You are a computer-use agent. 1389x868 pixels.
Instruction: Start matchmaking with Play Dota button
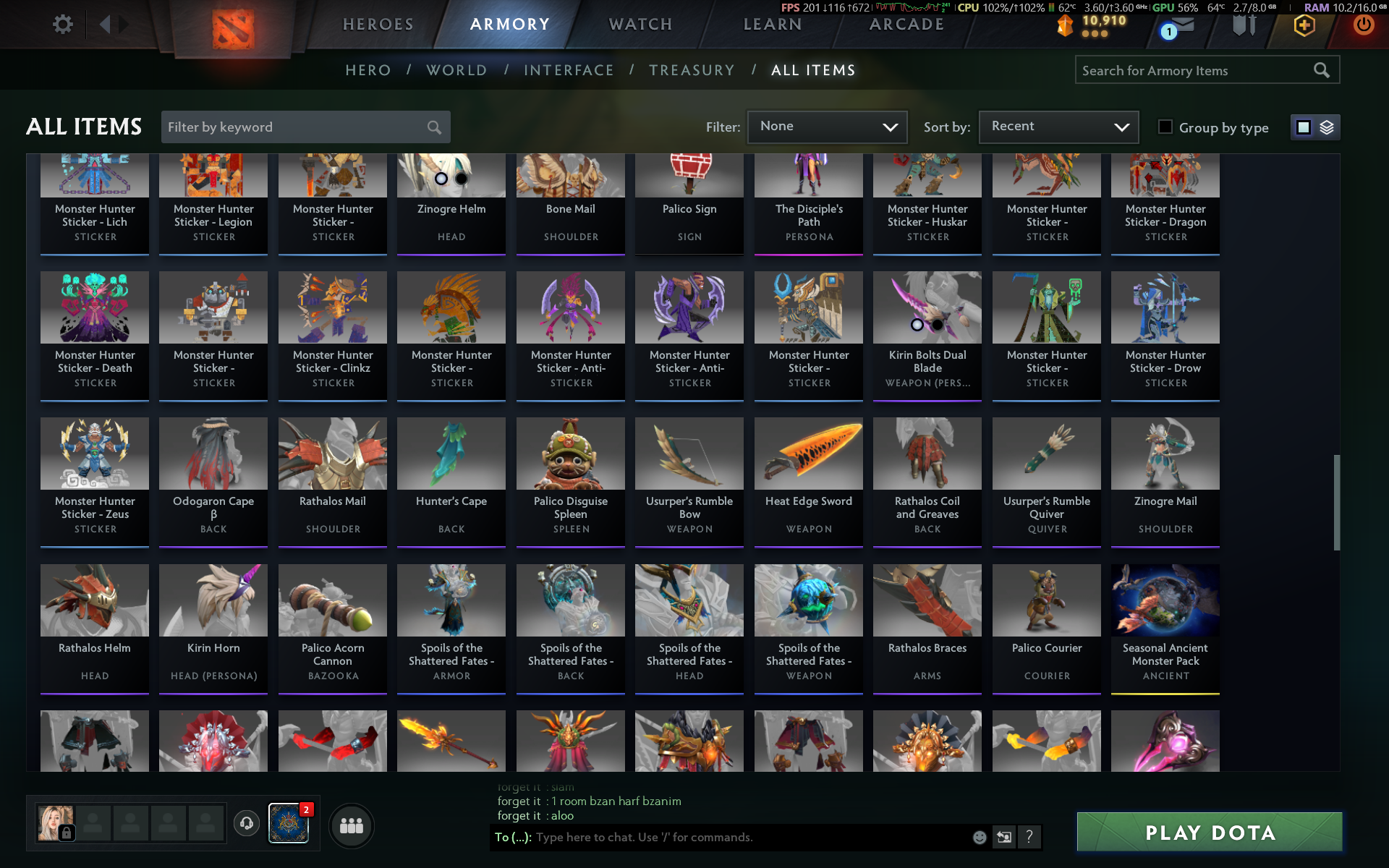[1209, 833]
